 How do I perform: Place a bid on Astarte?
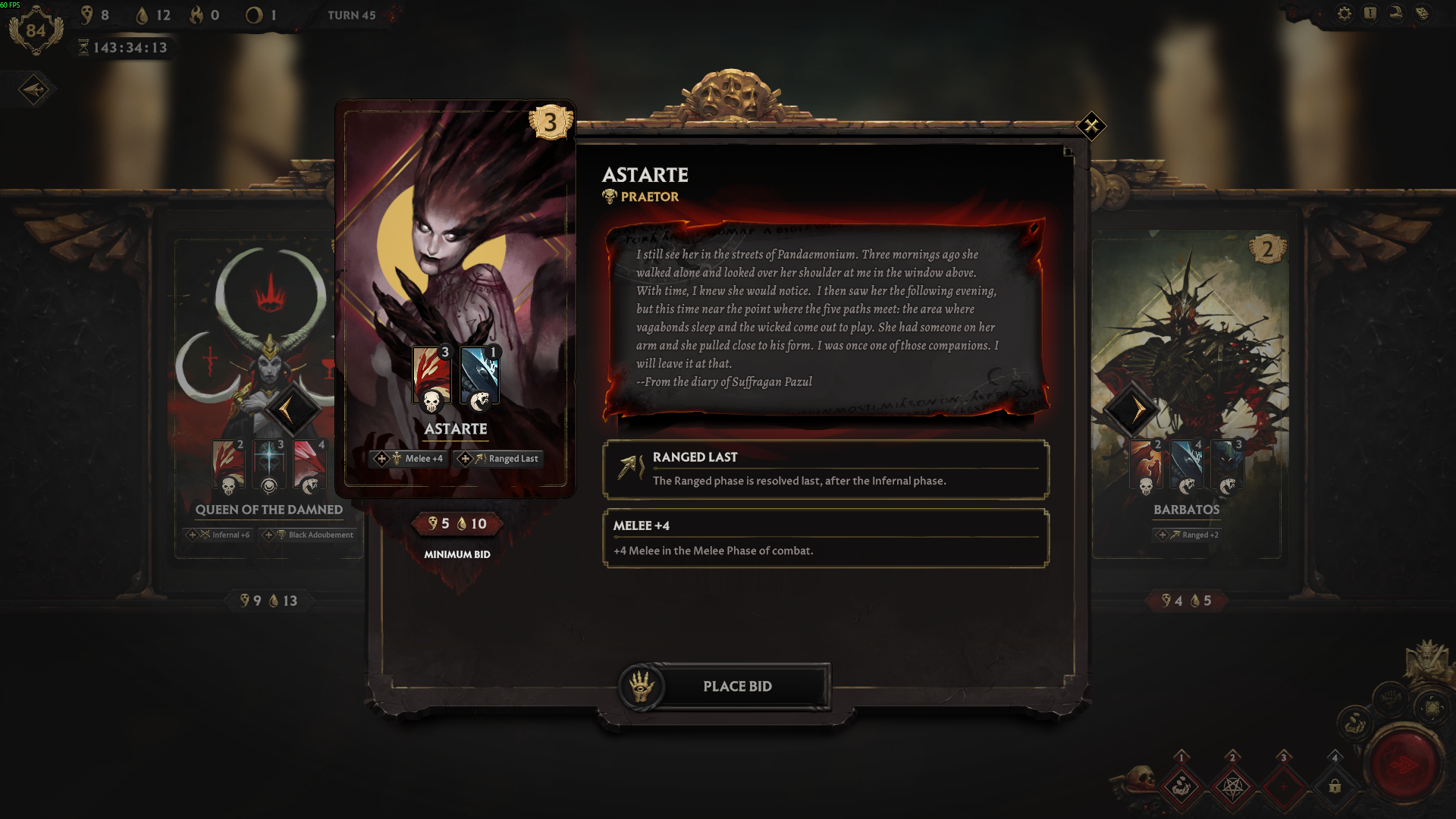tap(736, 686)
